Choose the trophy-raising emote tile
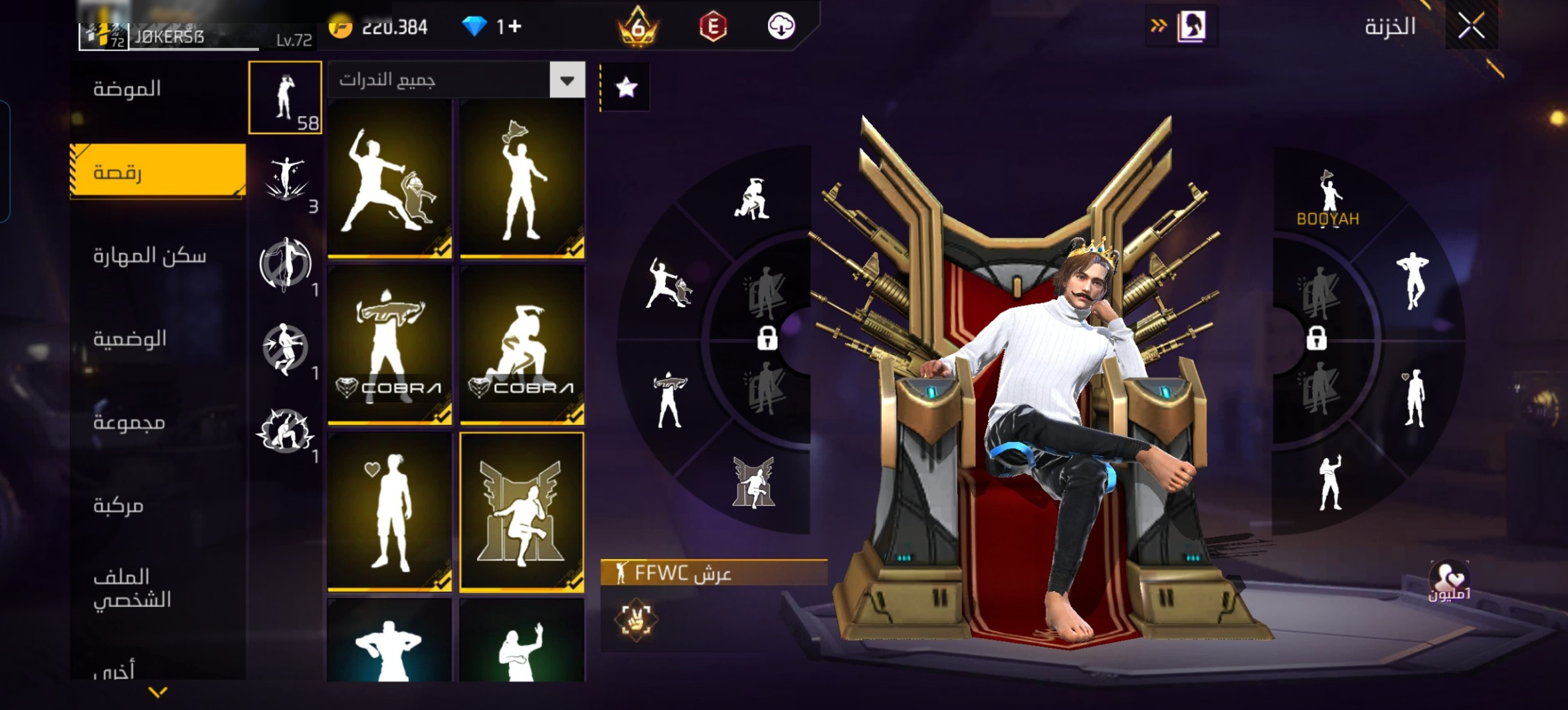 click(x=522, y=179)
